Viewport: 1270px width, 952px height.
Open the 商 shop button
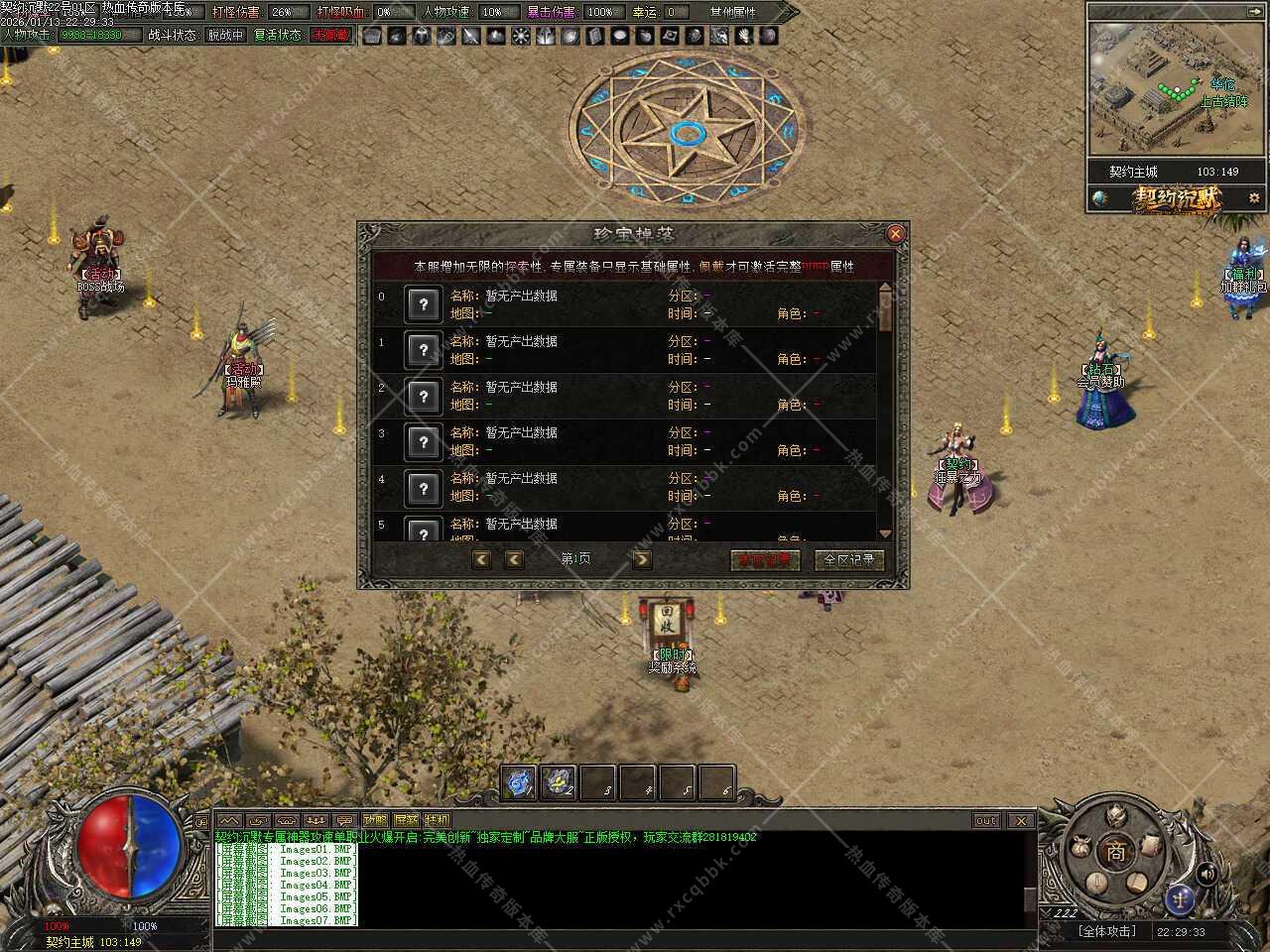1117,852
